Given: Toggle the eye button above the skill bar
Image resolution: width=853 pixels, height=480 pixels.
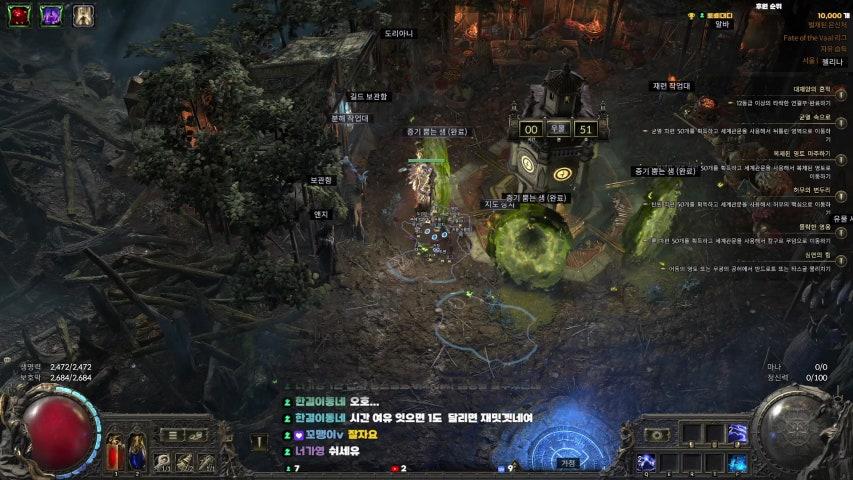Looking at the screenshot, I should pyautogui.click(x=657, y=435).
